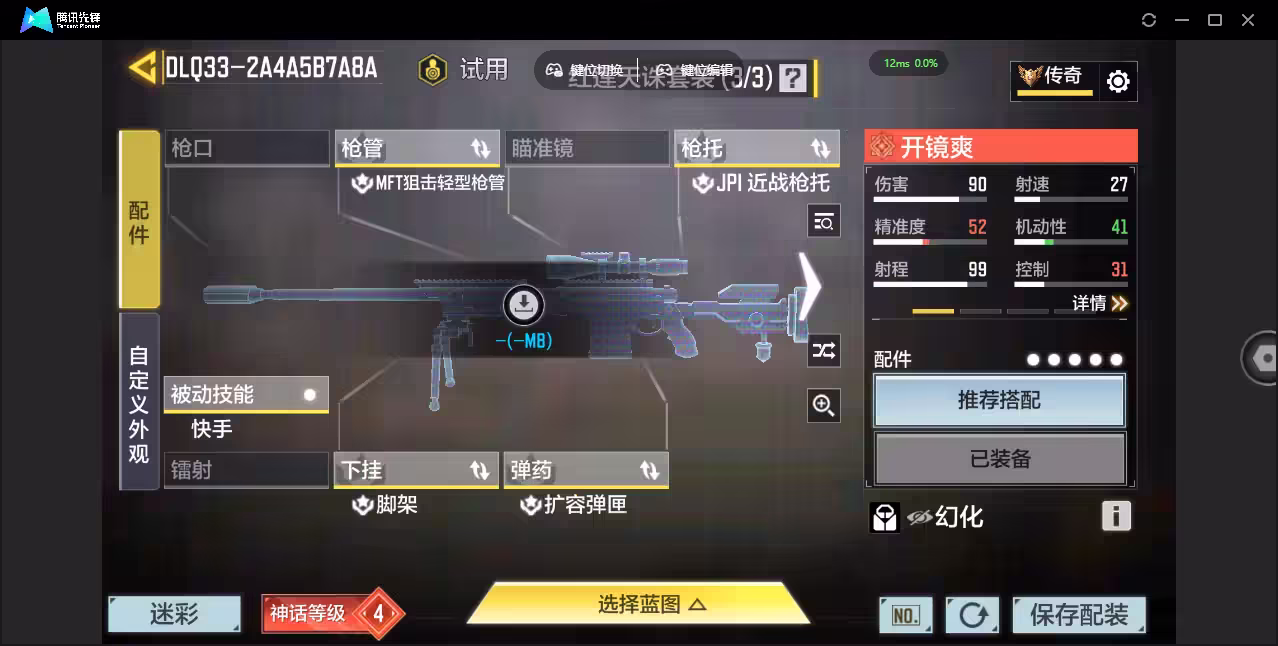Open the 枪口 muzzle slot
Viewport: 1278px width, 646px height.
click(246, 148)
